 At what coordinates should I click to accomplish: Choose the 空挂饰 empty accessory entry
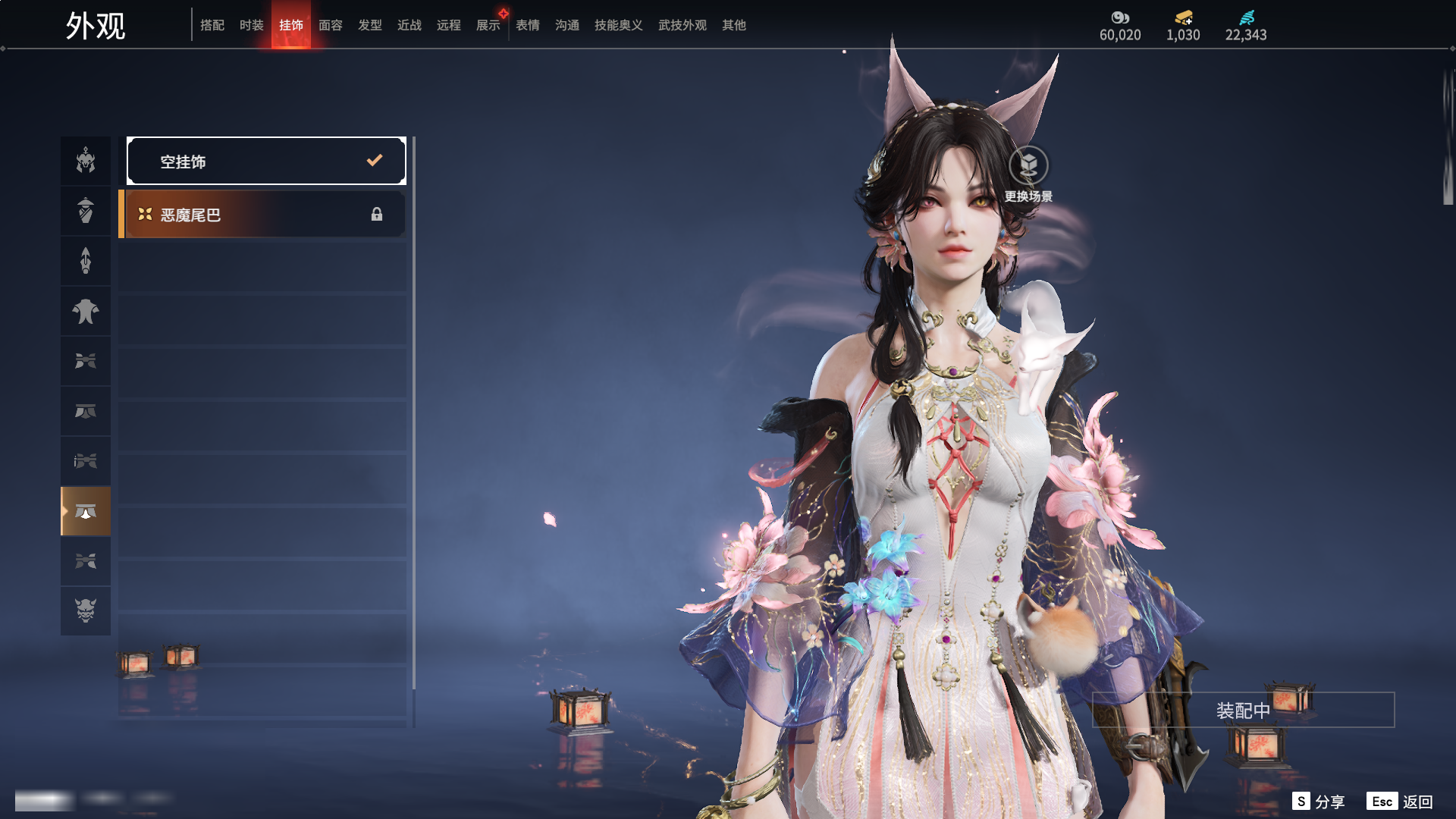266,161
